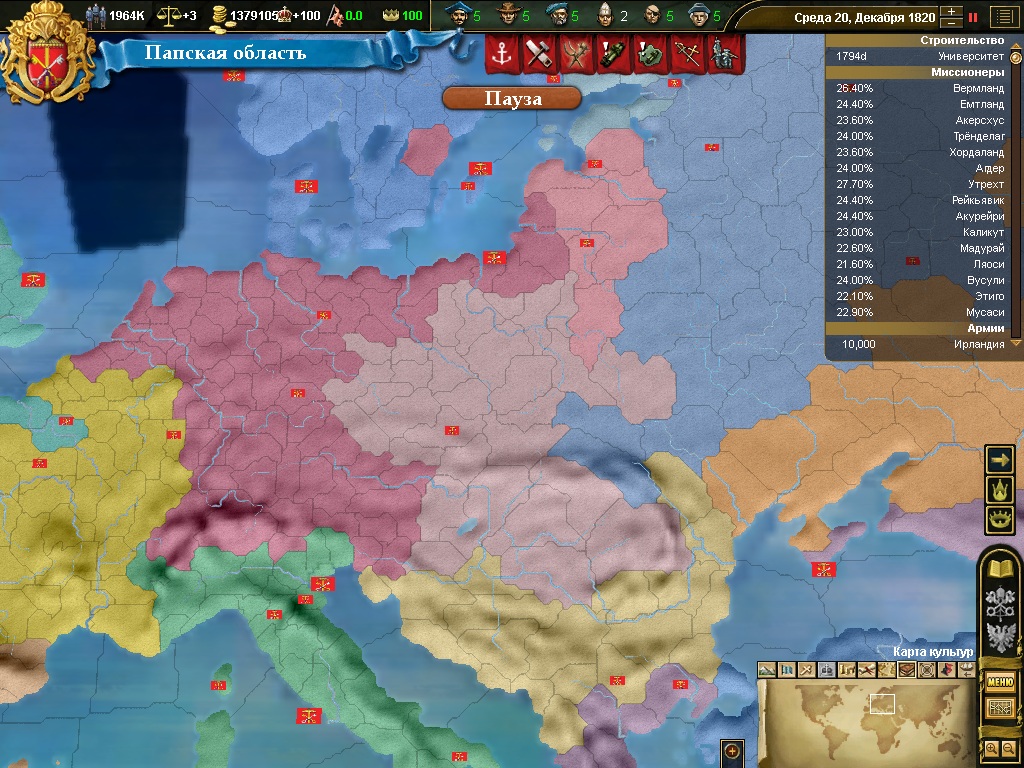Screen dimensions: 1024x768
Task: Zoom in with the magnifier plus button
Action: (991, 748)
